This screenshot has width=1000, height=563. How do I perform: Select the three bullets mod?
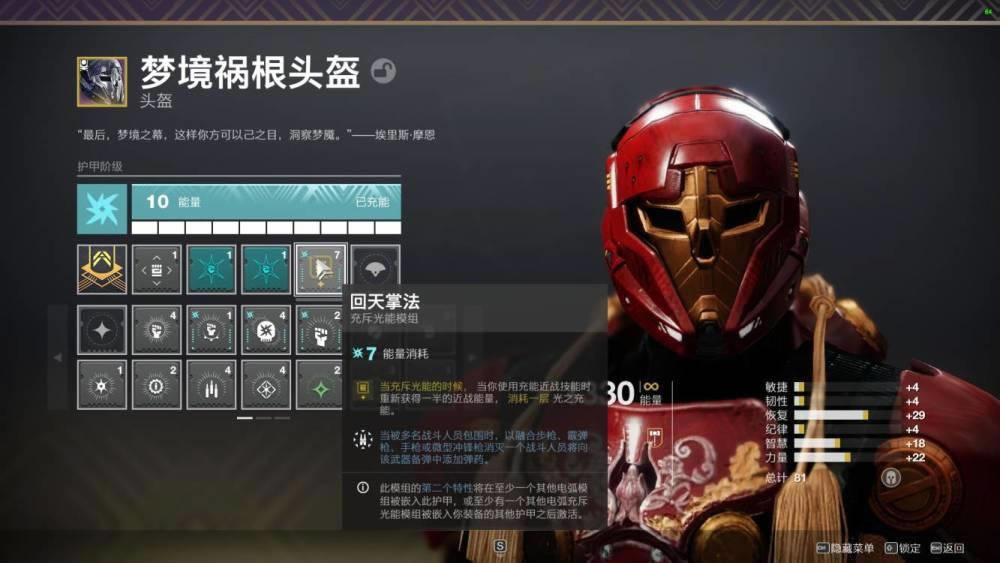(211, 384)
